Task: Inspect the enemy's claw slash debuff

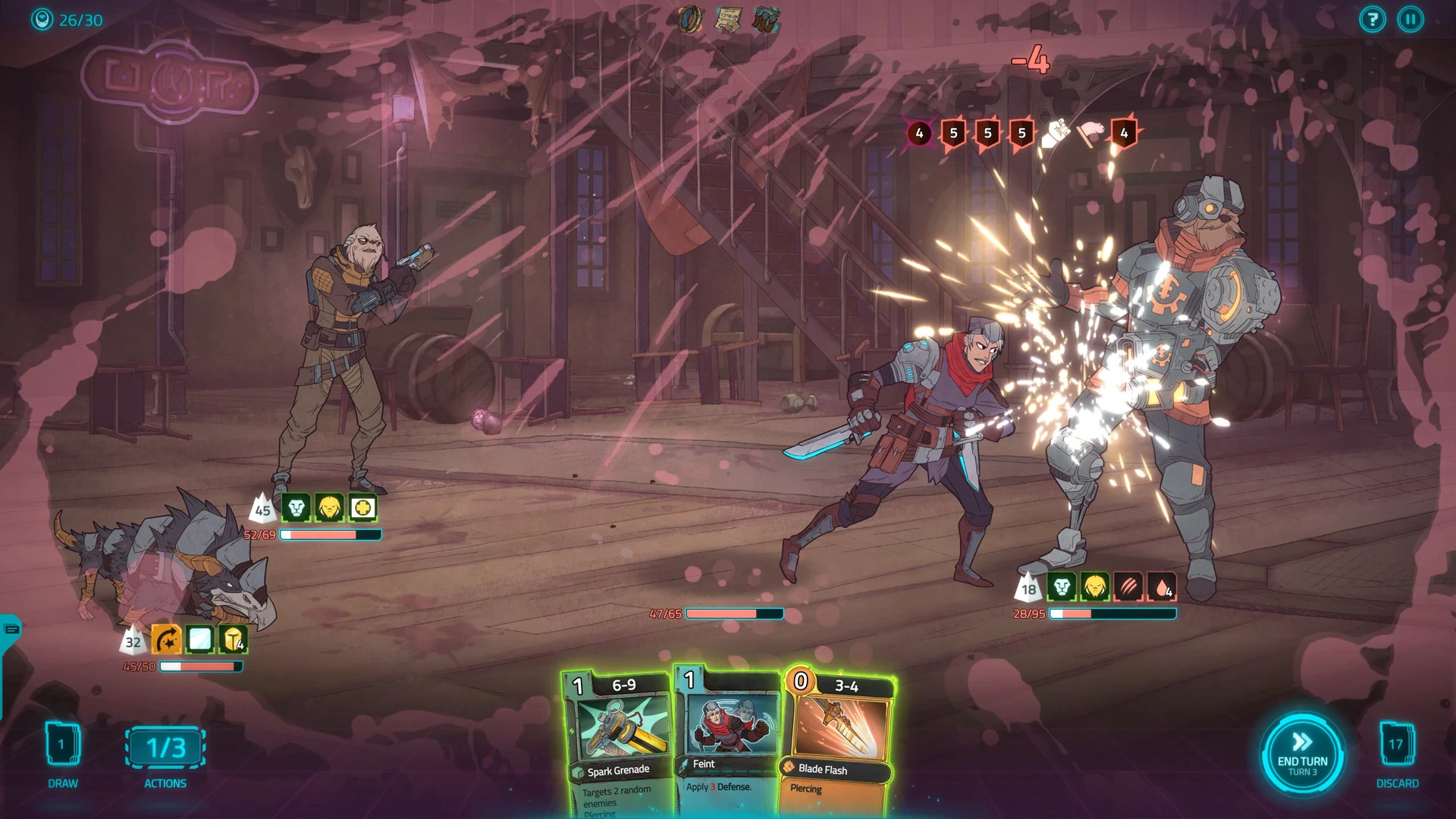Action: tap(1128, 587)
